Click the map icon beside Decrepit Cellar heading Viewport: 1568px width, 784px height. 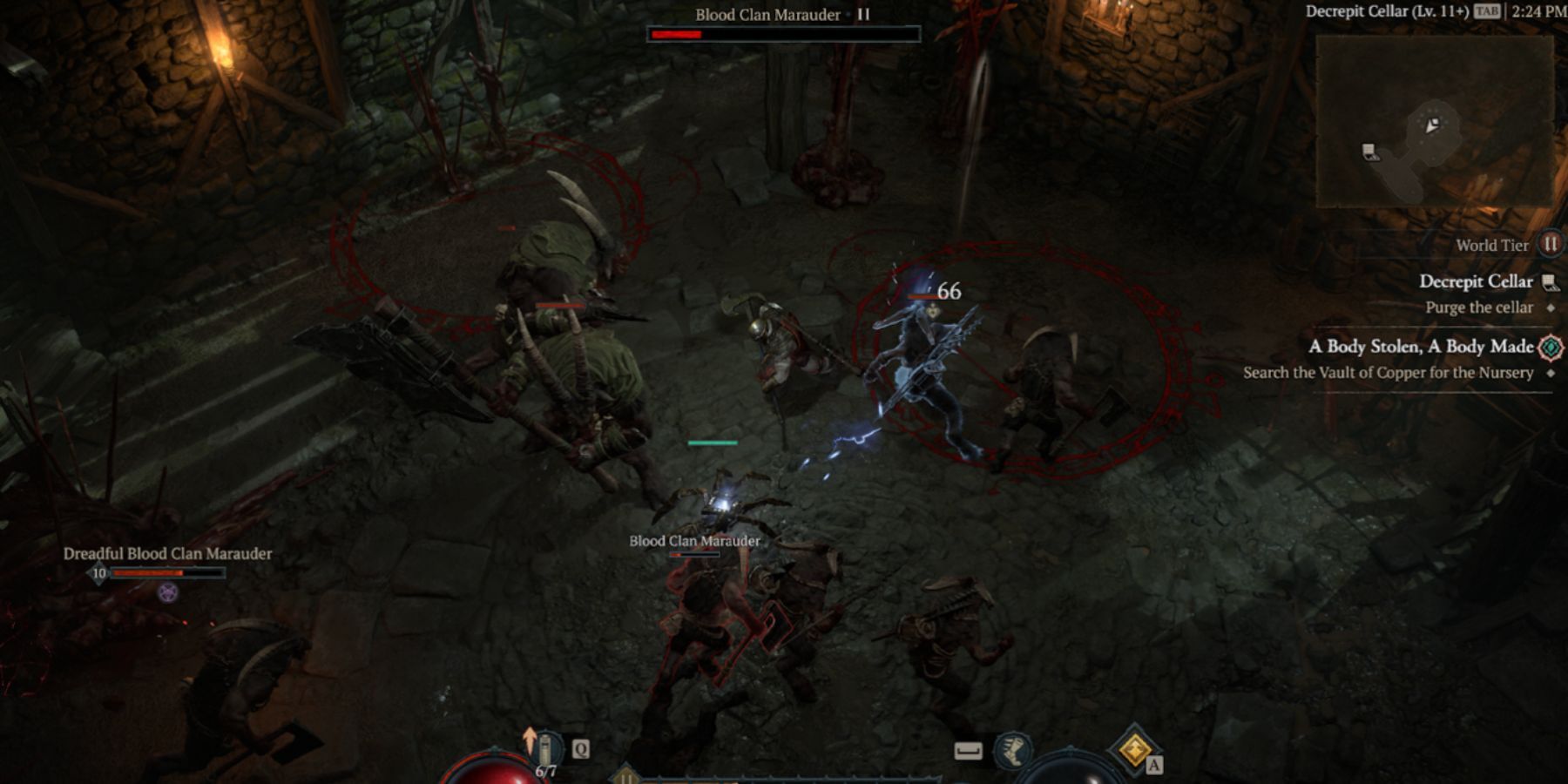[x=1551, y=282]
